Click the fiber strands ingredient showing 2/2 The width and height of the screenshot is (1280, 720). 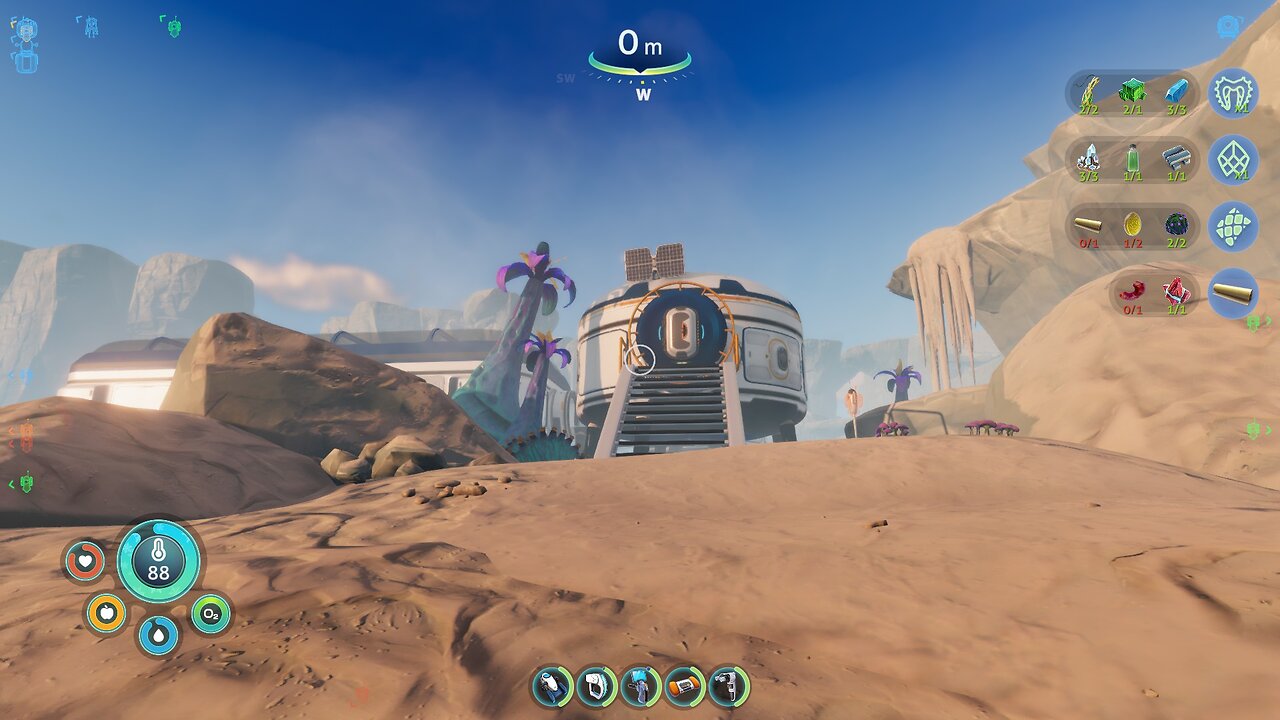pyautogui.click(x=1089, y=93)
